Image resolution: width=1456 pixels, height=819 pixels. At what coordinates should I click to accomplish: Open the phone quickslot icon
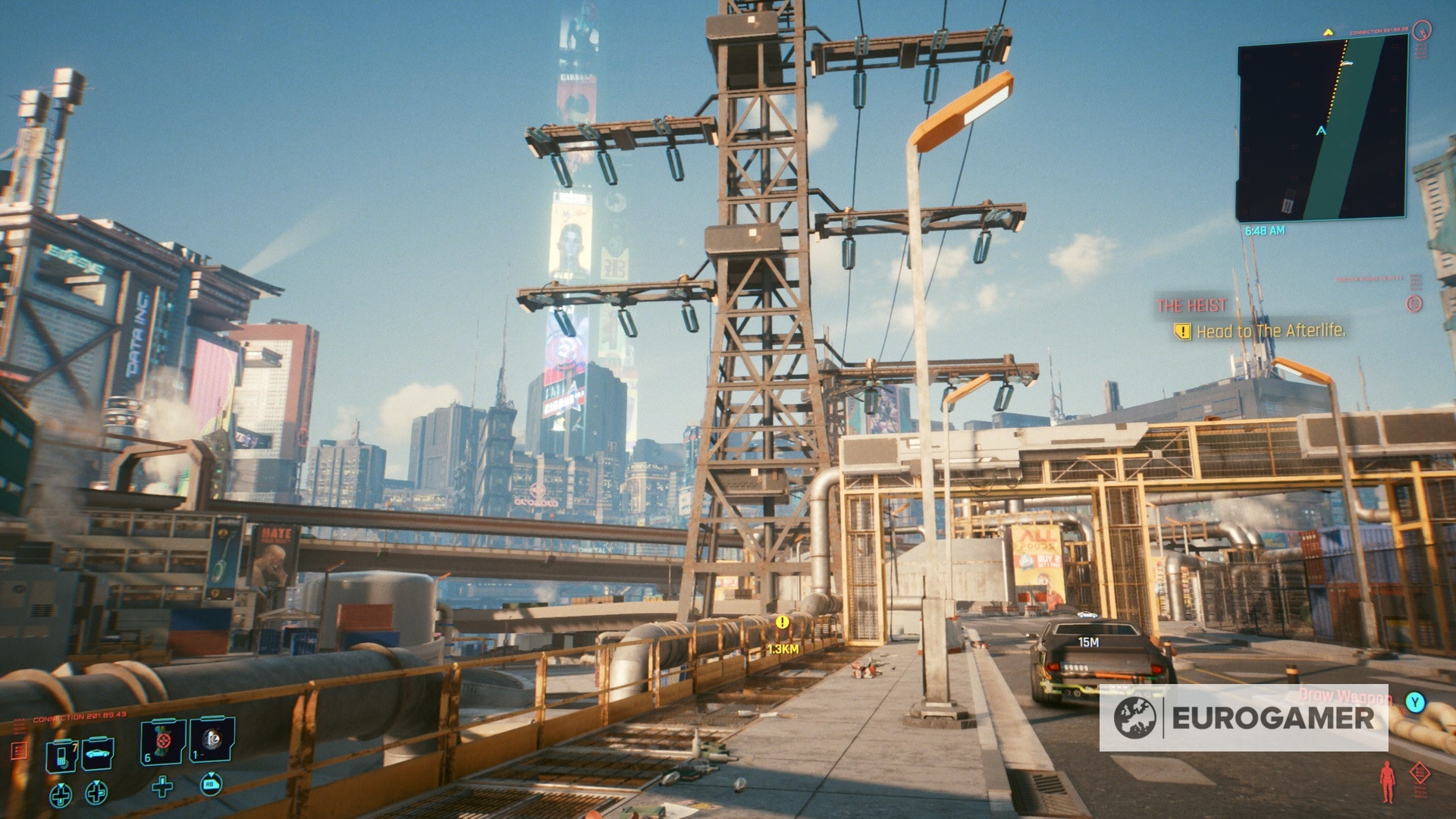pos(62,756)
